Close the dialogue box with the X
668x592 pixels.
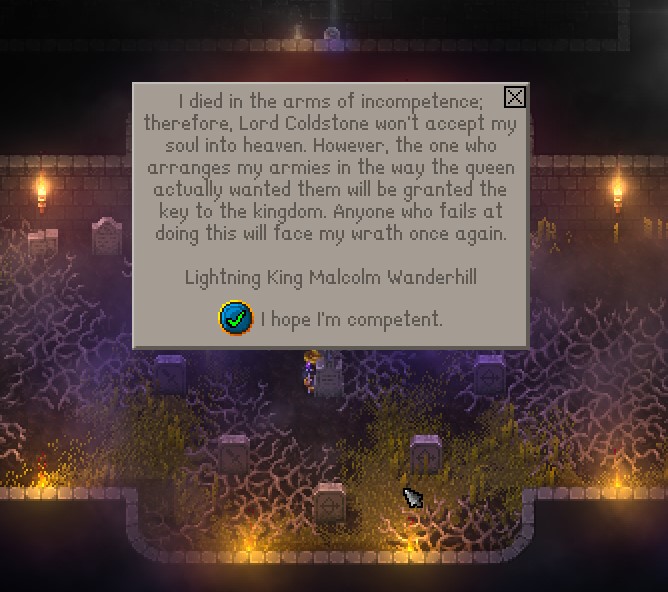[514, 97]
